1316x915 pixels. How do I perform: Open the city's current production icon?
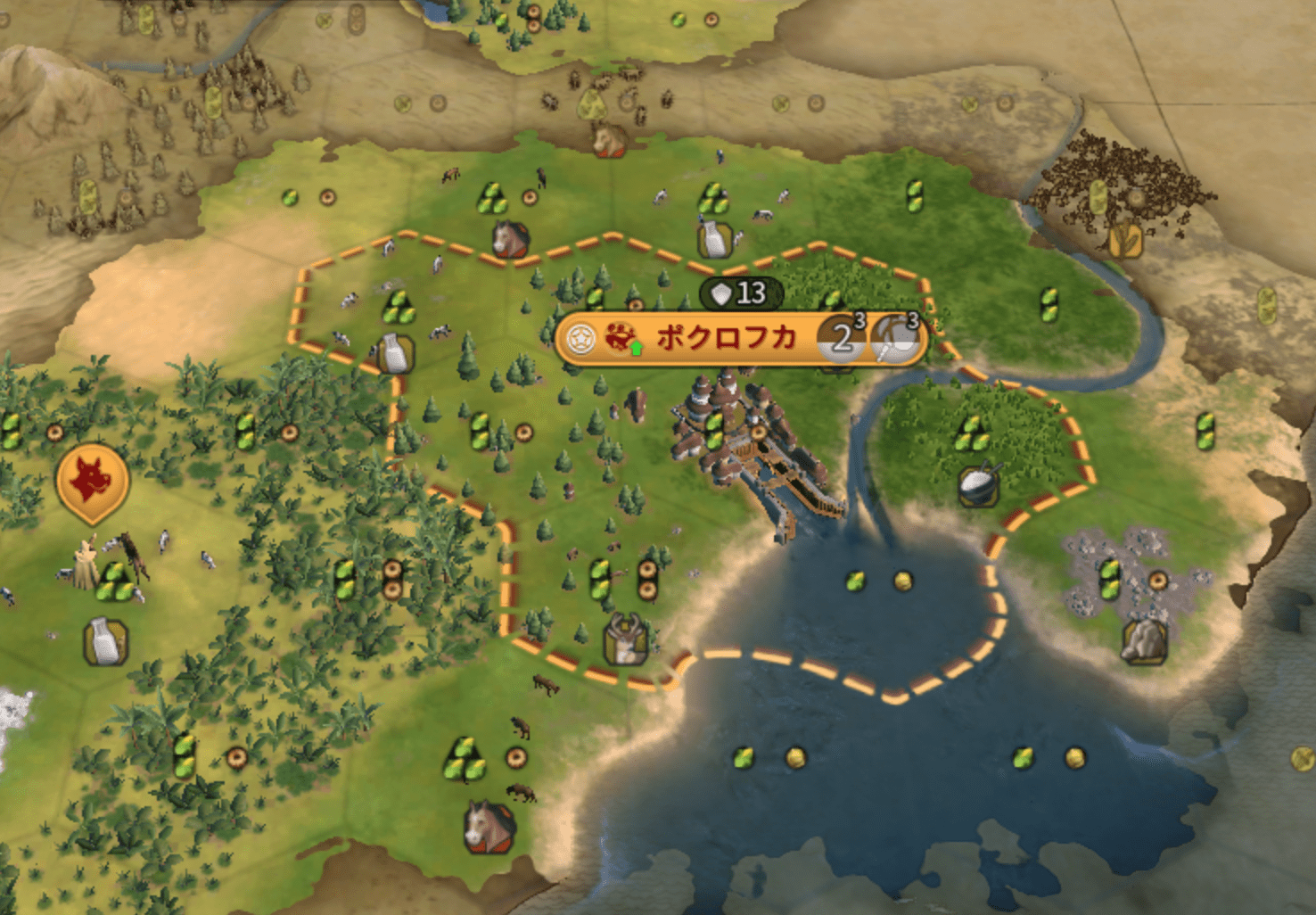click(x=895, y=339)
